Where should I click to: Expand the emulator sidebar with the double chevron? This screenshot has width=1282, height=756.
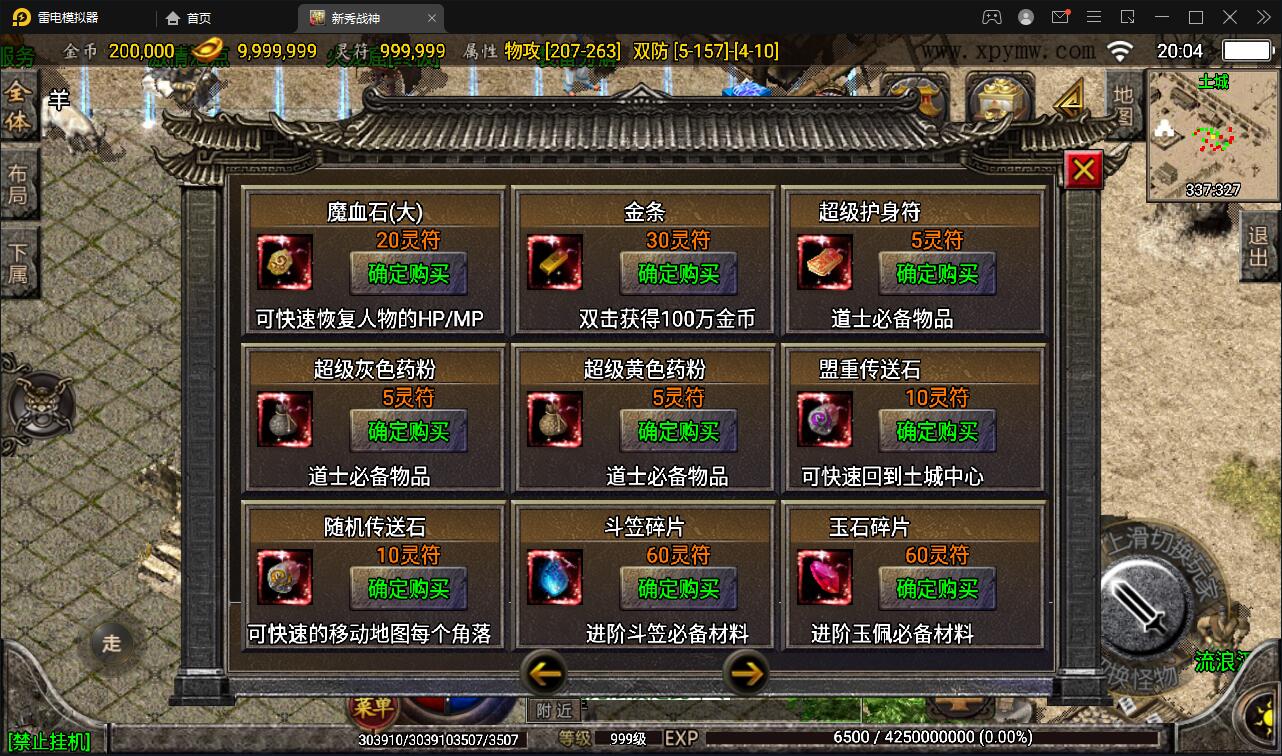pos(1262,17)
